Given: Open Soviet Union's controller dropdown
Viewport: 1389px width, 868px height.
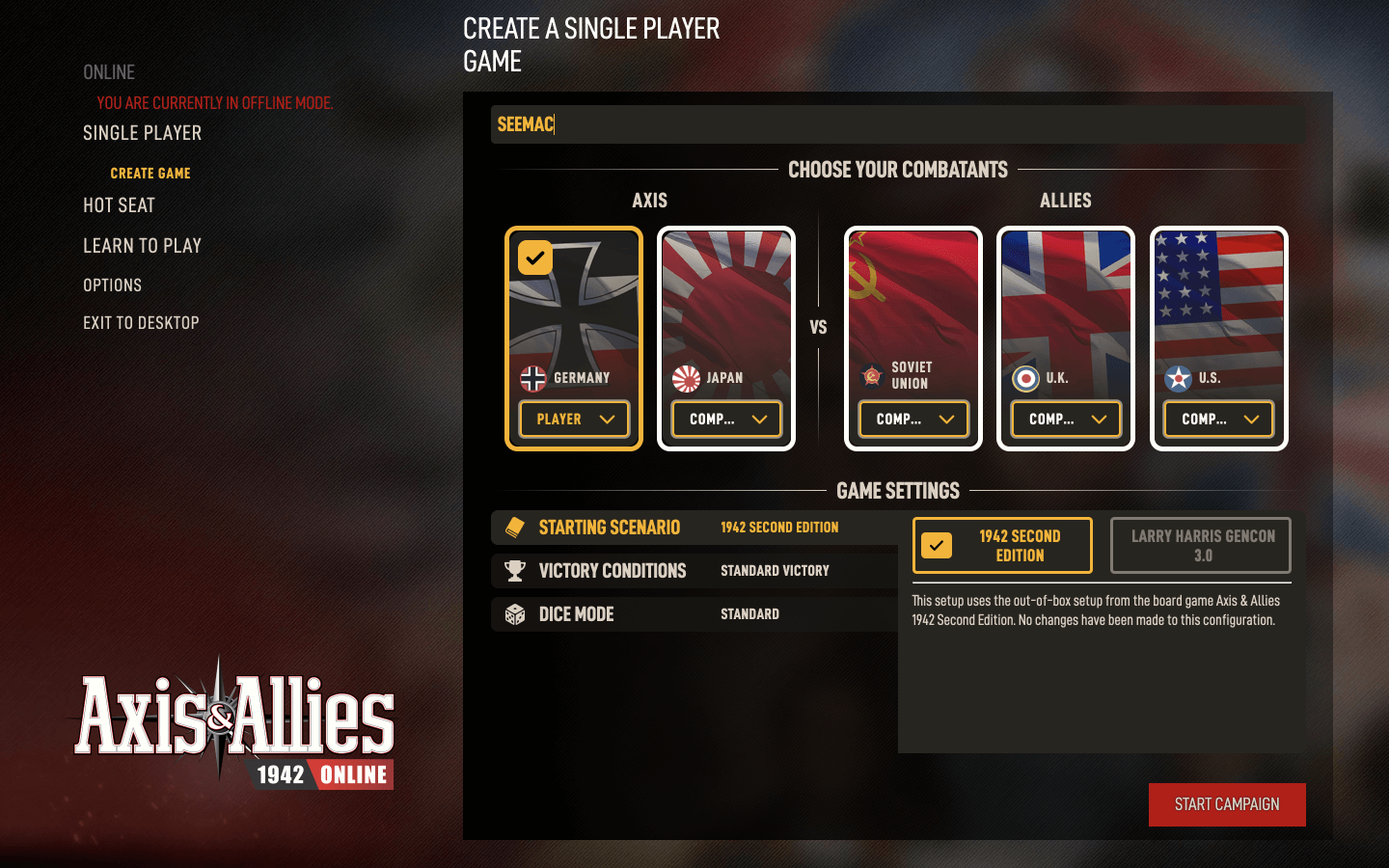Looking at the screenshot, I should pyautogui.click(x=913, y=420).
